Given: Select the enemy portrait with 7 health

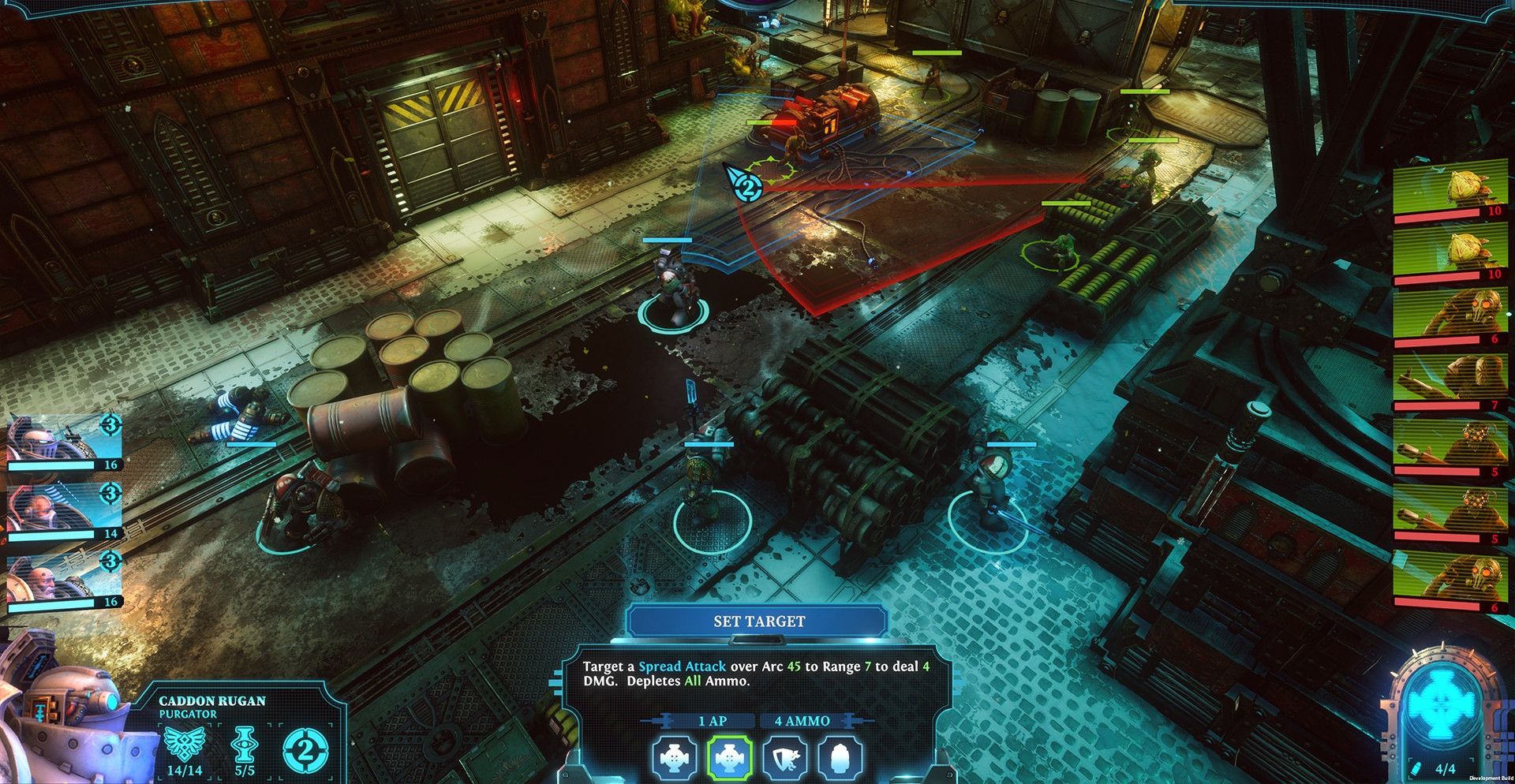Looking at the screenshot, I should [x=1449, y=382].
